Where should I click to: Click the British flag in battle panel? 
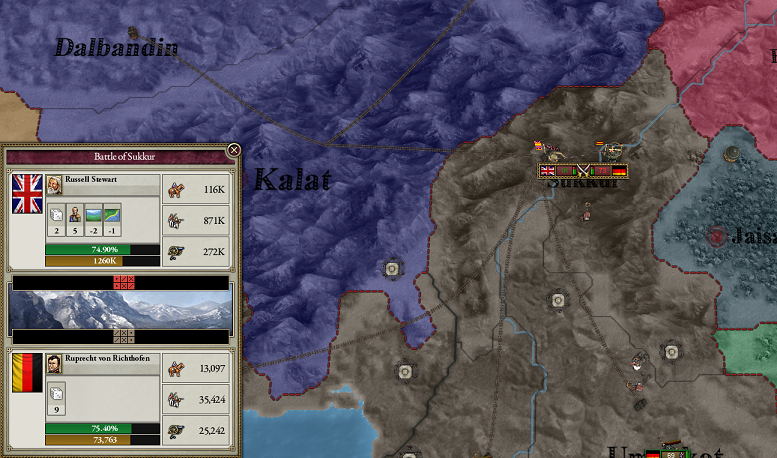click(x=27, y=194)
